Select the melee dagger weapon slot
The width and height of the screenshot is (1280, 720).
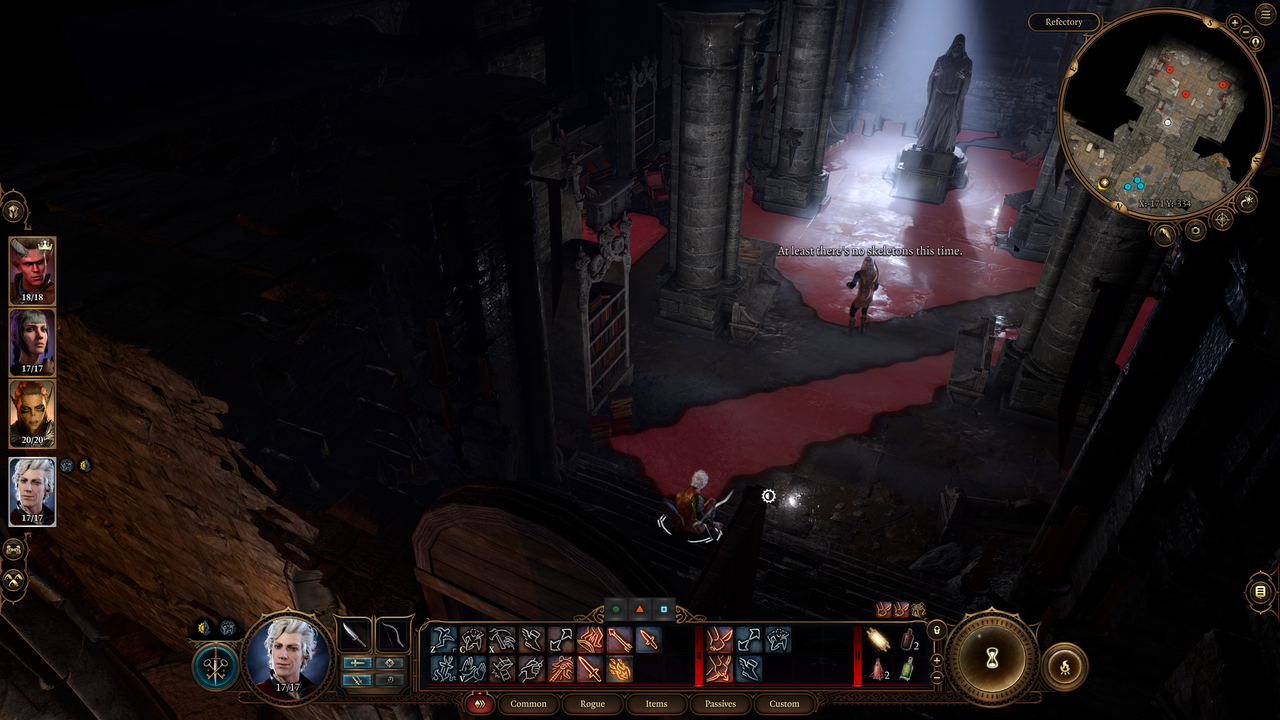coord(354,634)
